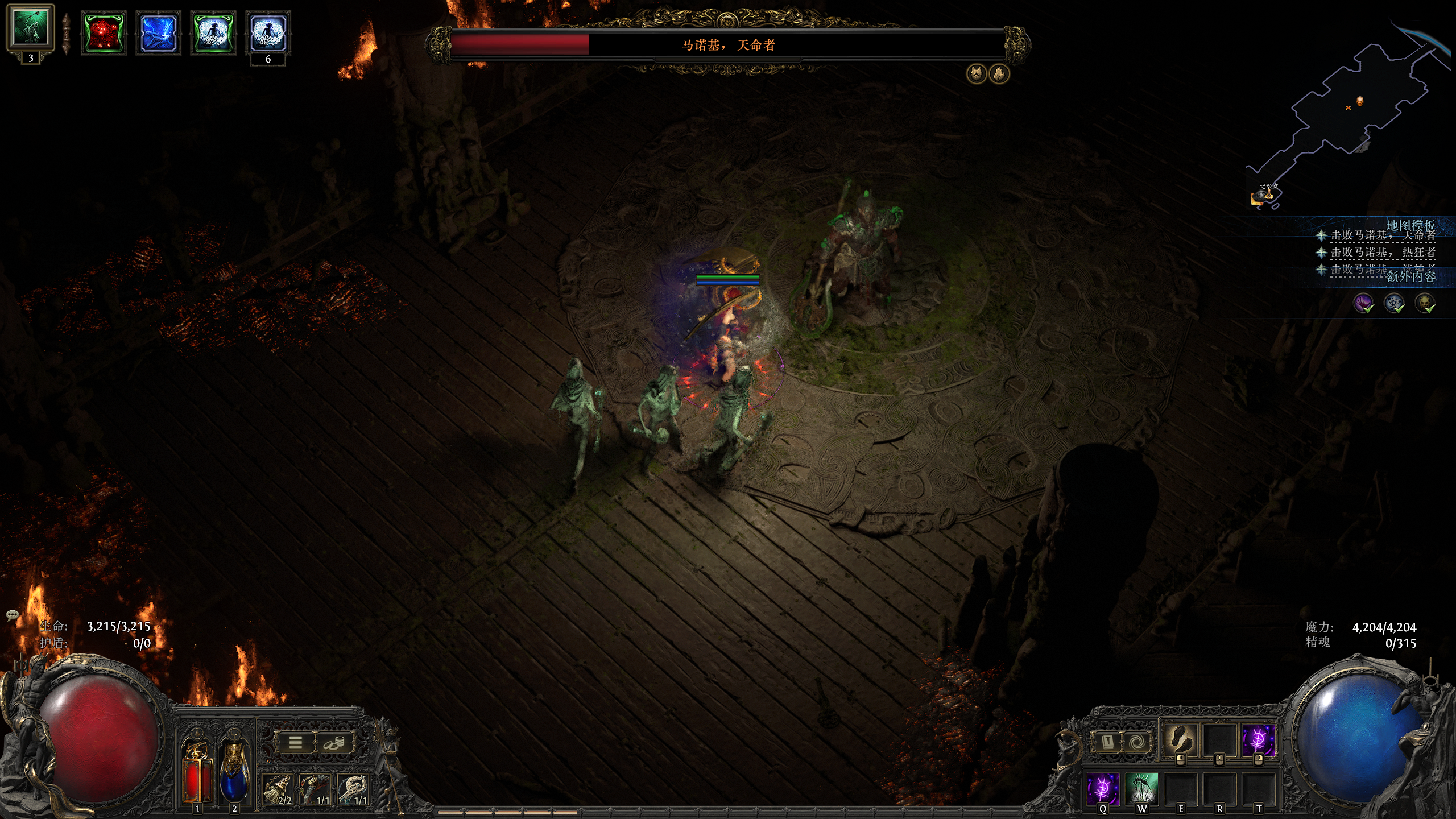Activate the green minion skill on W
Image resolution: width=1456 pixels, height=819 pixels.
point(1141,789)
